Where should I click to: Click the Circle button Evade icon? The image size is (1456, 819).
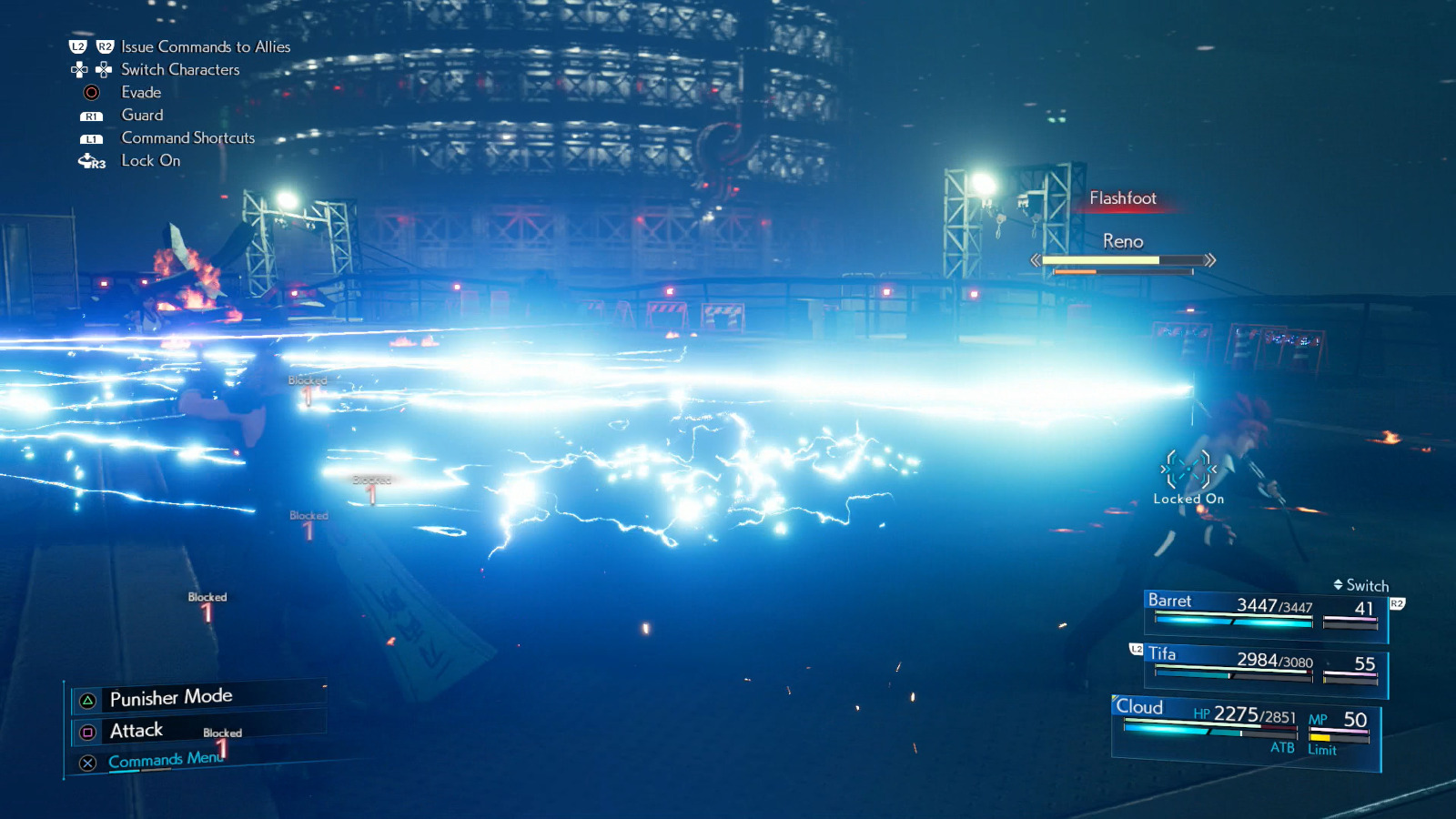89,92
